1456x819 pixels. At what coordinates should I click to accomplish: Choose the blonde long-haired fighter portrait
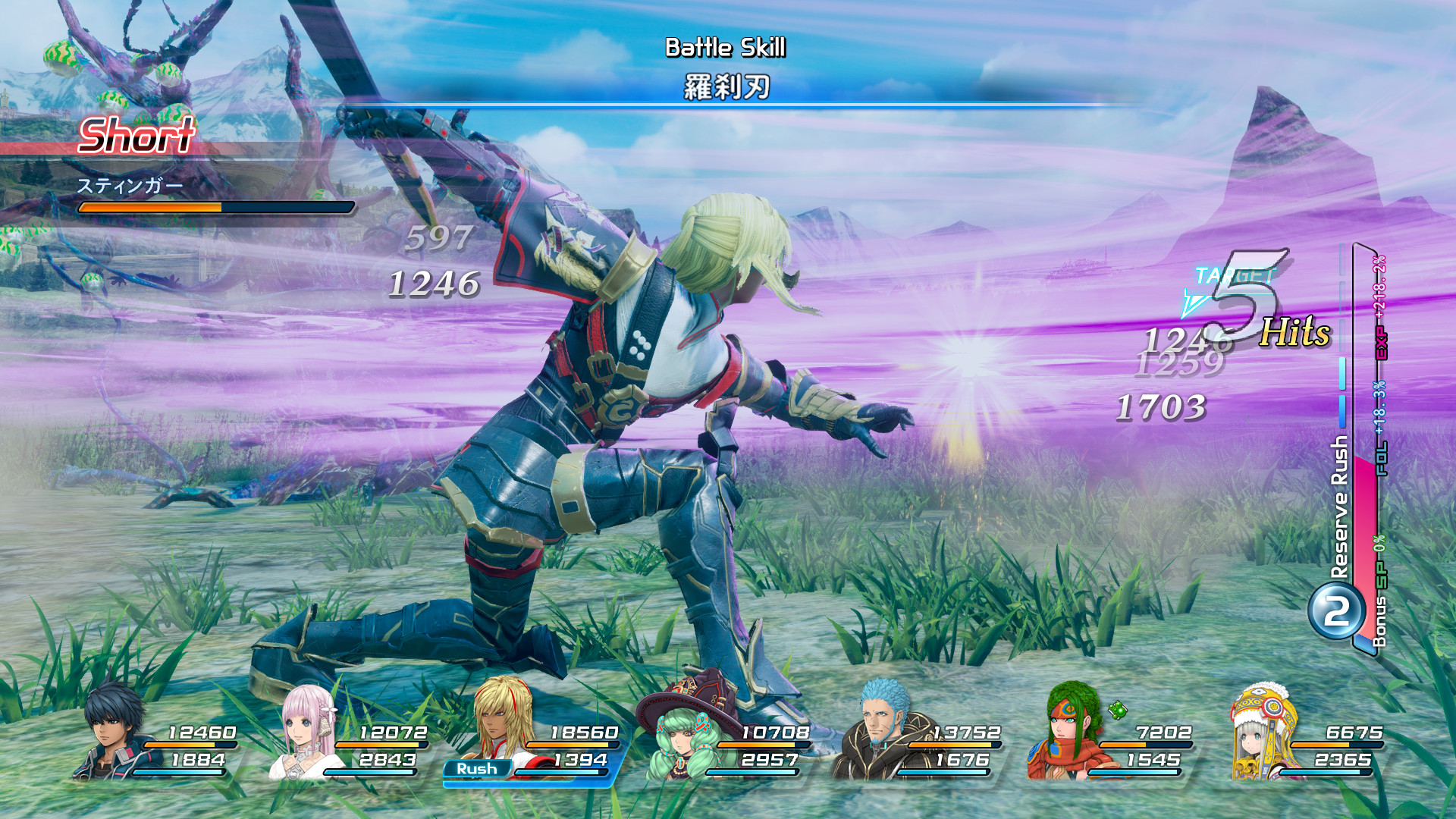(x=500, y=720)
